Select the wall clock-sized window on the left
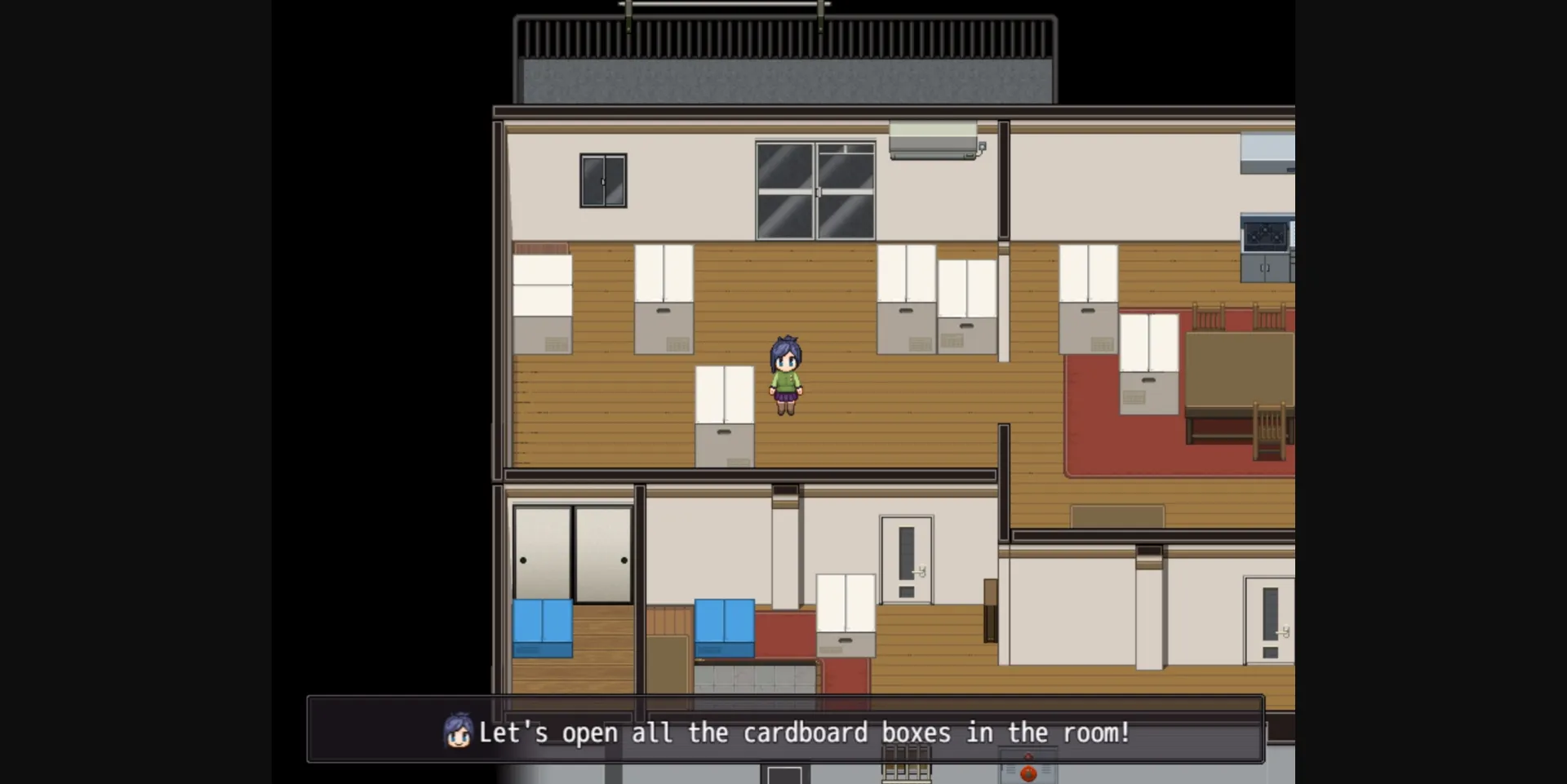The width and height of the screenshot is (1567, 784). click(x=603, y=180)
